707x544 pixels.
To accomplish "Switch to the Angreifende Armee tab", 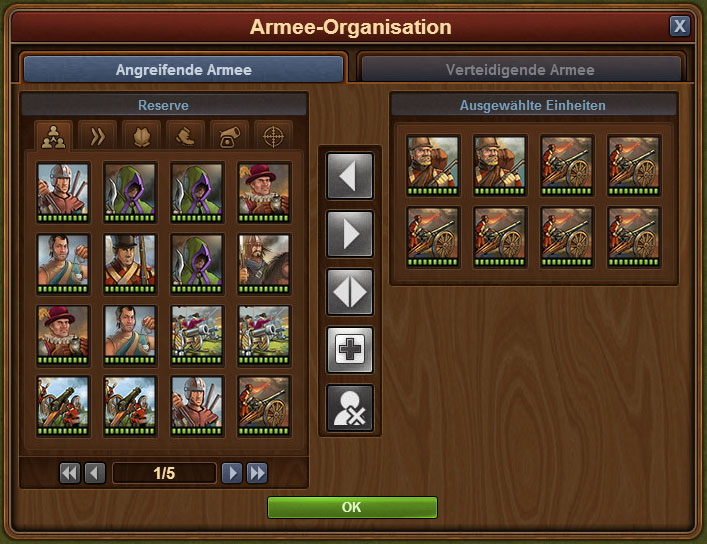I will coord(184,70).
